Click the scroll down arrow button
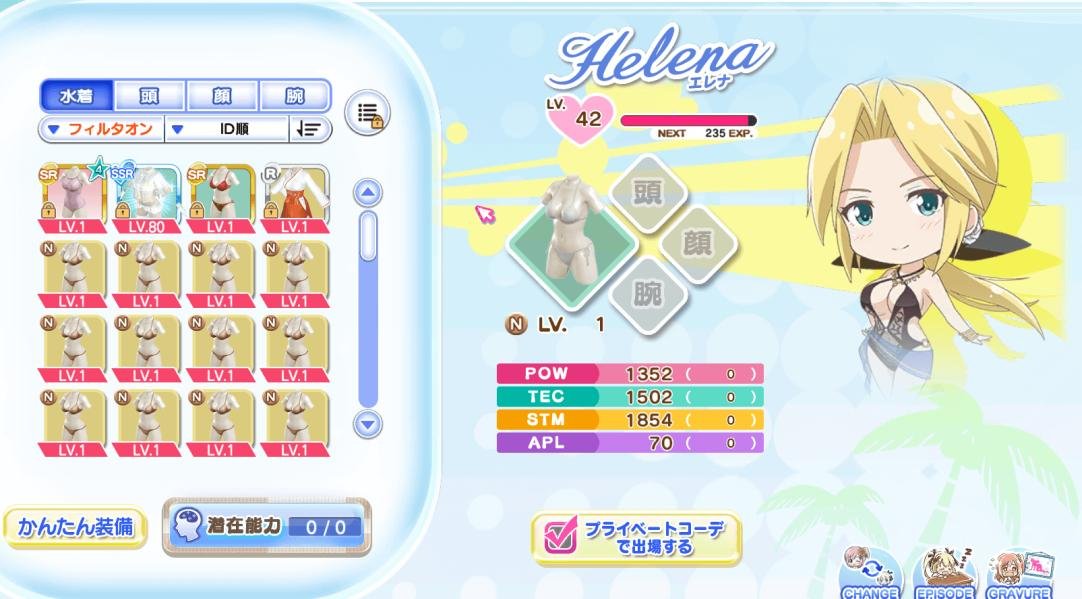The image size is (1082, 599). [369, 424]
